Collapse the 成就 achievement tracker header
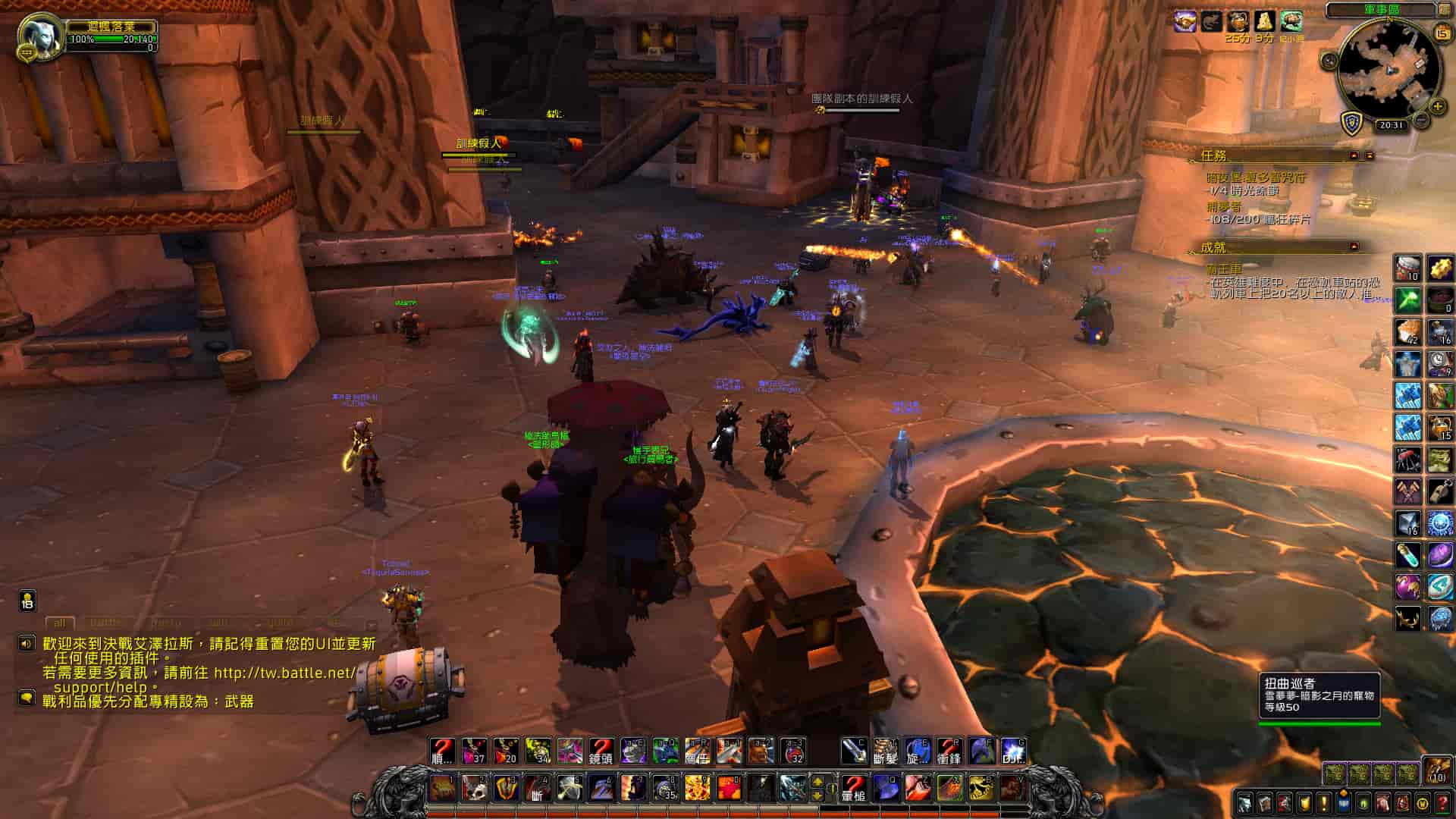 (x=1354, y=247)
